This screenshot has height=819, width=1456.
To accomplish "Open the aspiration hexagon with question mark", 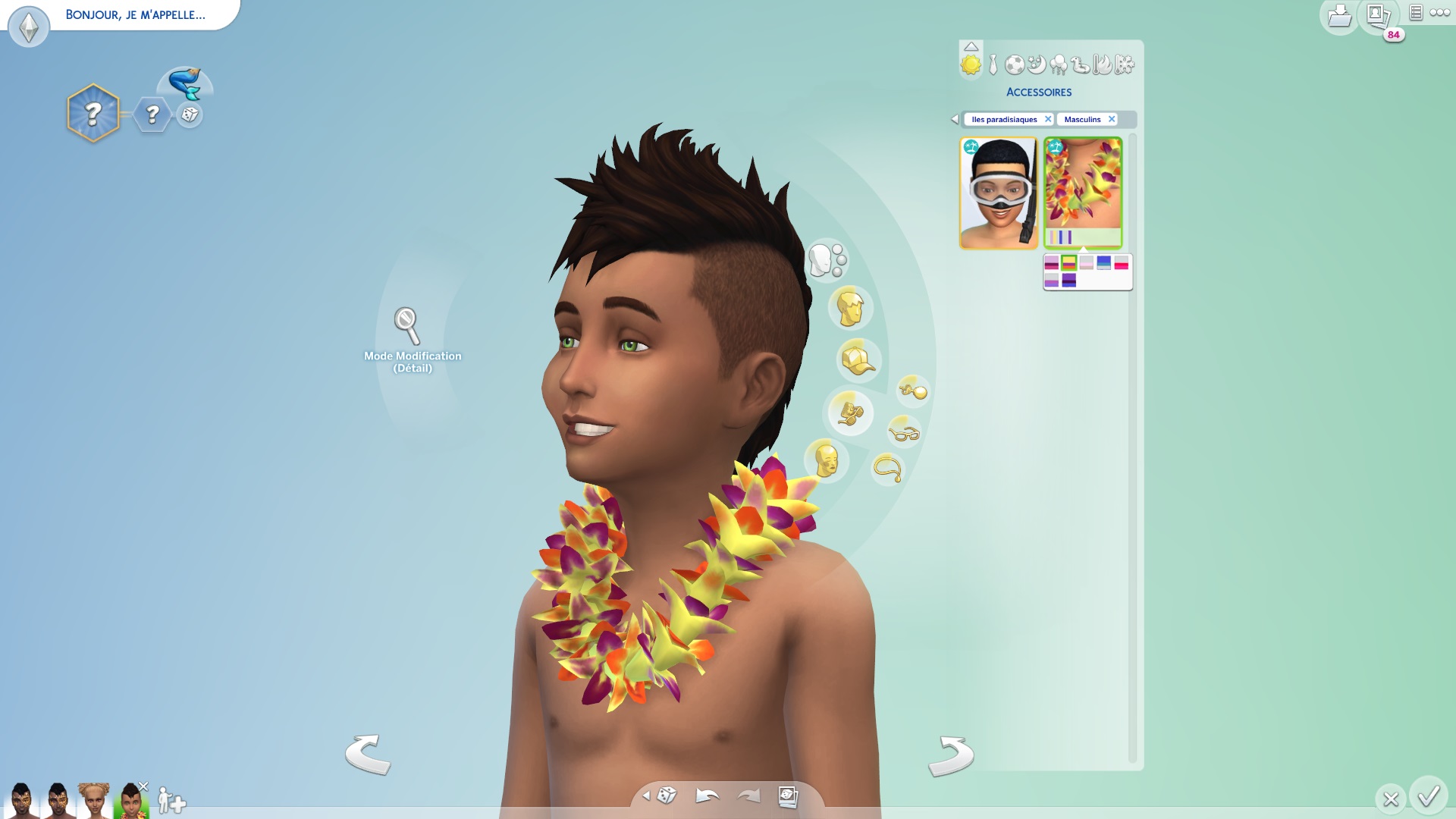I will pos(93,114).
